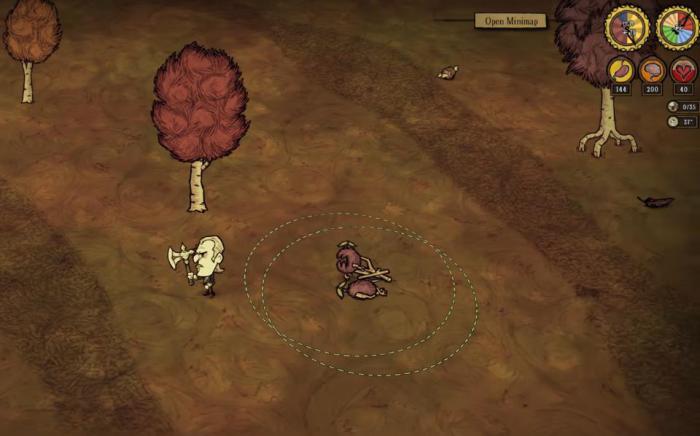Select the heart health badge

click(x=683, y=70)
